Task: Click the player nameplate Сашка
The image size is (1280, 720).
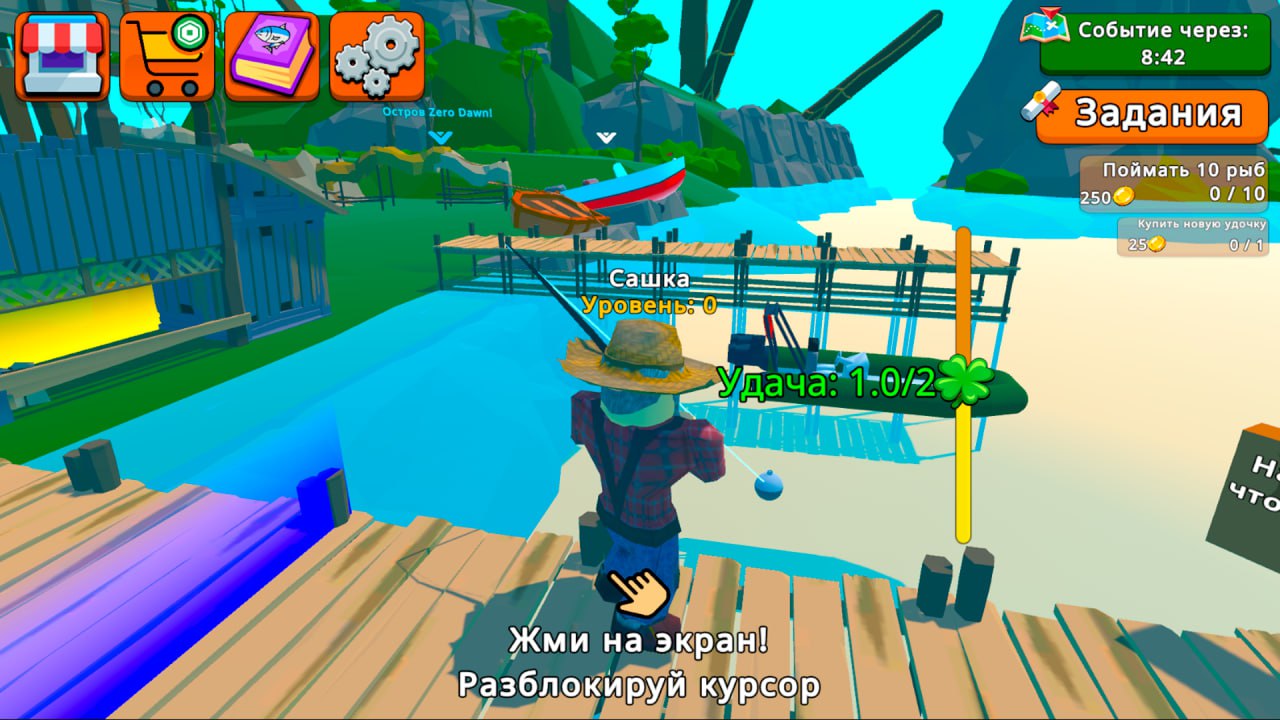Action: click(x=650, y=278)
